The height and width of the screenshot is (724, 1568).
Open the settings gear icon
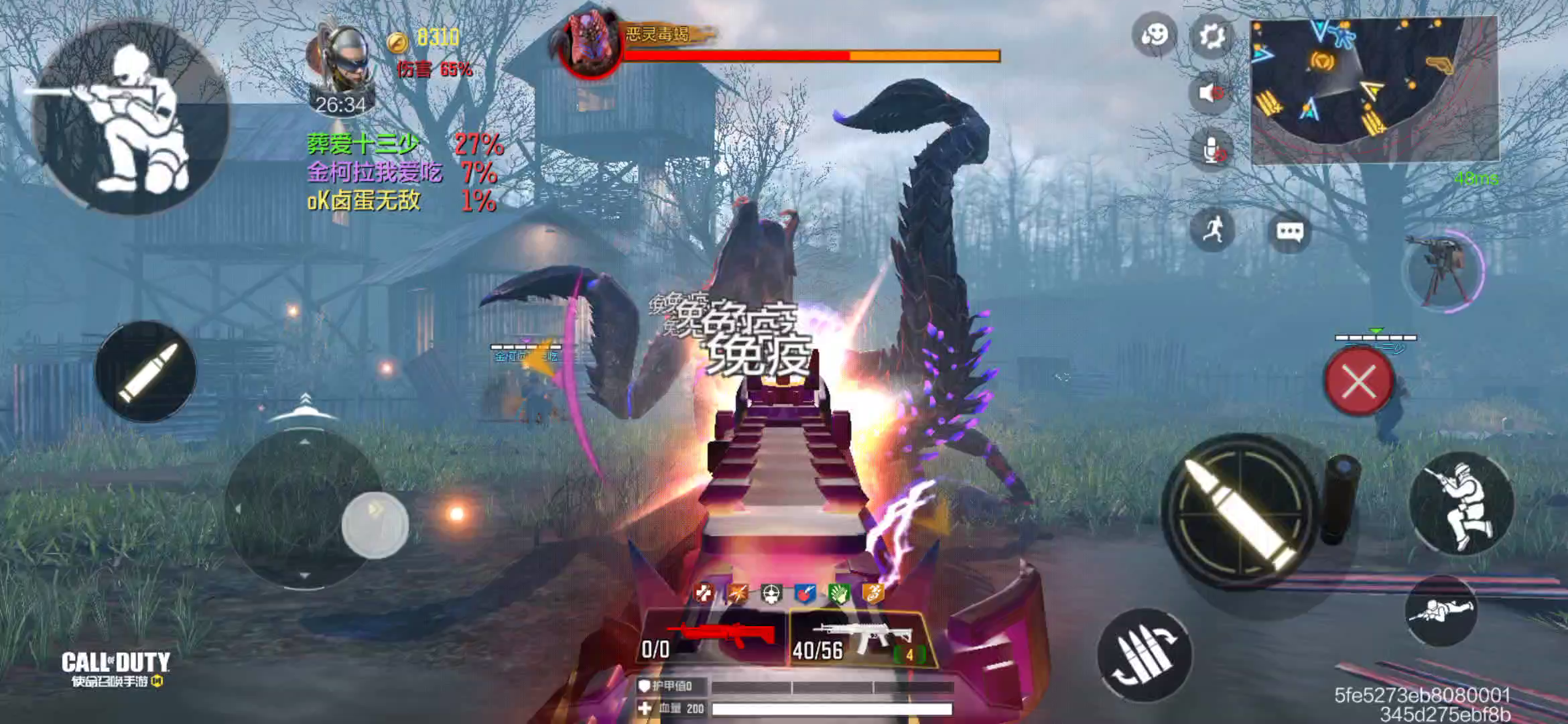[1212, 36]
